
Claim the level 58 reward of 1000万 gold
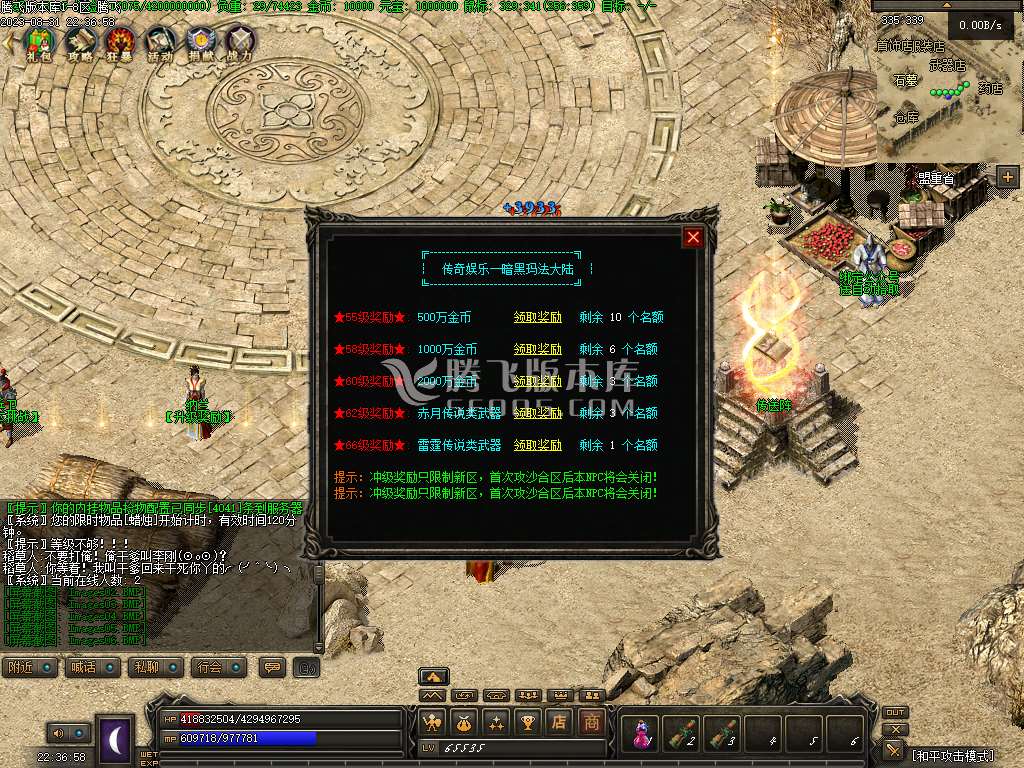pos(537,350)
